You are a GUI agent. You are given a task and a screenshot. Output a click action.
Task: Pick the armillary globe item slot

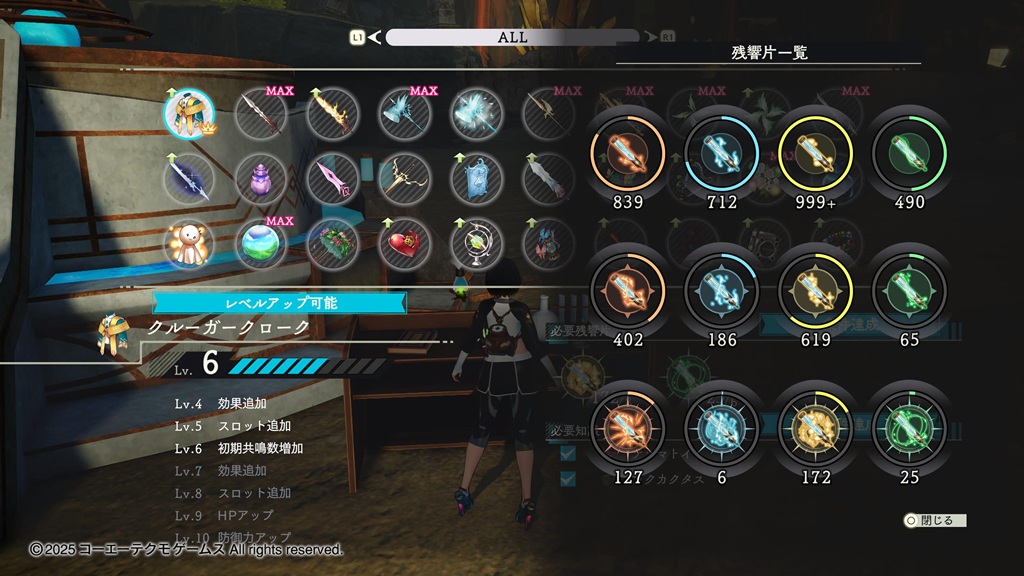point(476,245)
